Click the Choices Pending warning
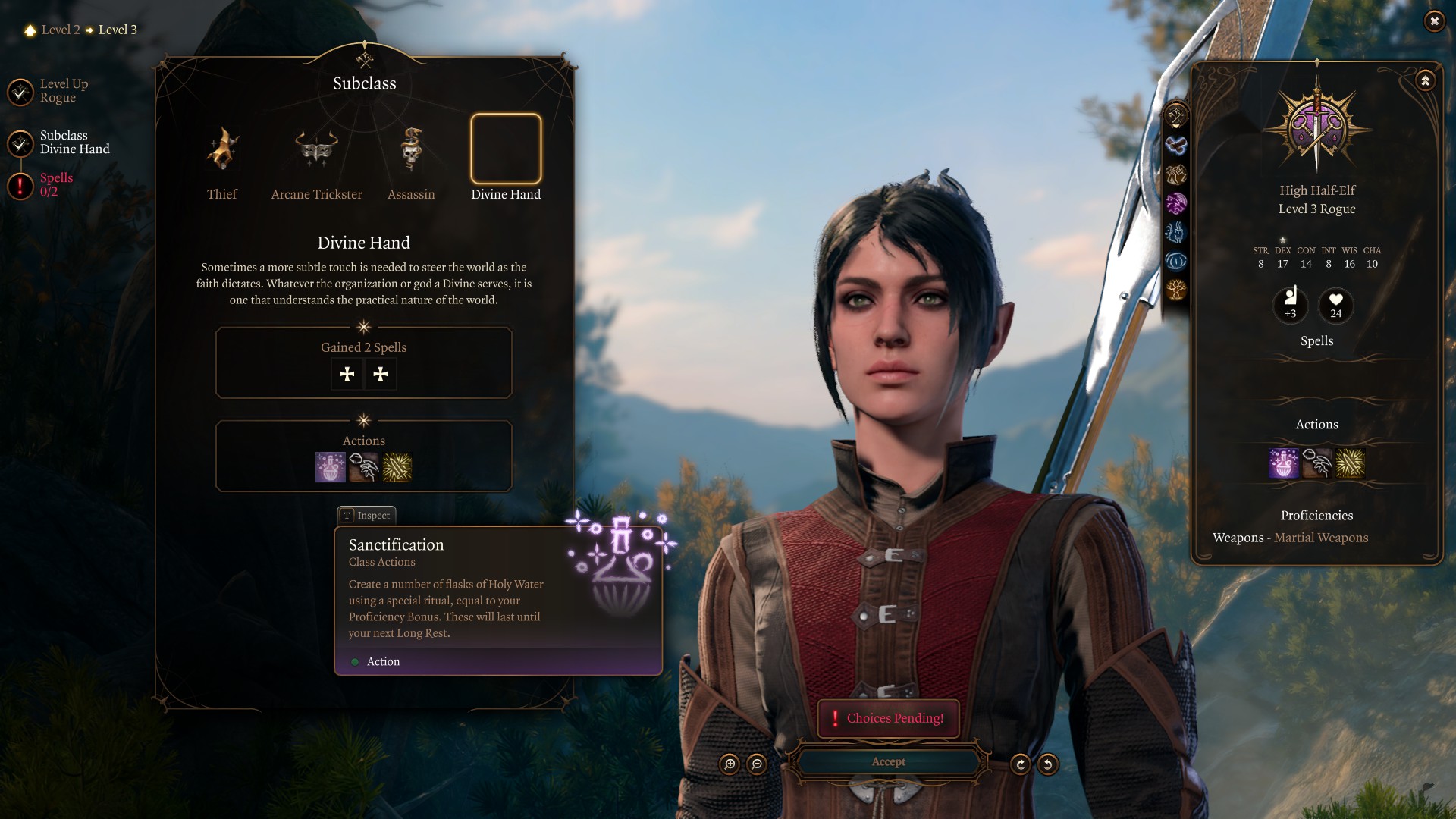The image size is (1456, 819). point(888,718)
